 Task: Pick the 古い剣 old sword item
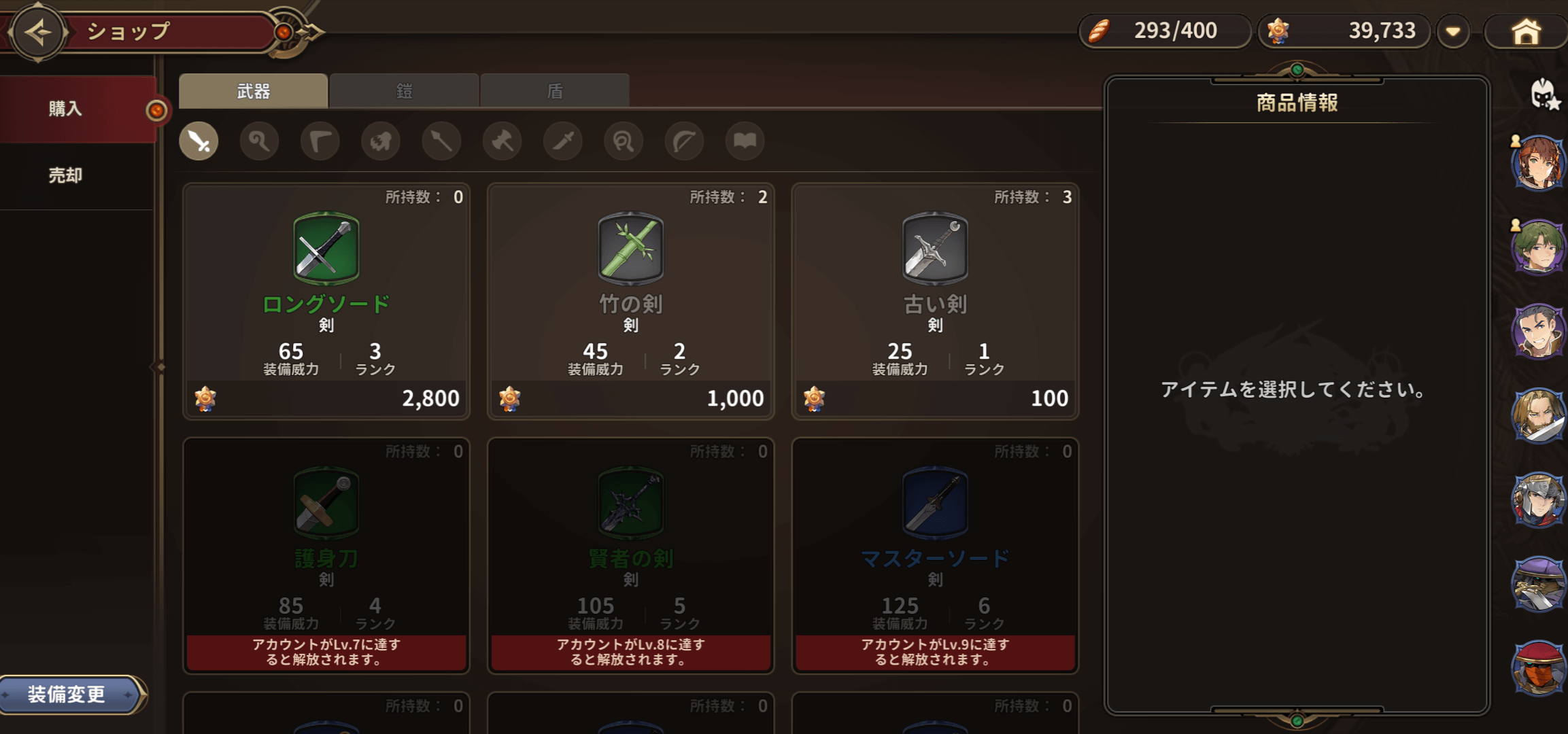pos(935,301)
